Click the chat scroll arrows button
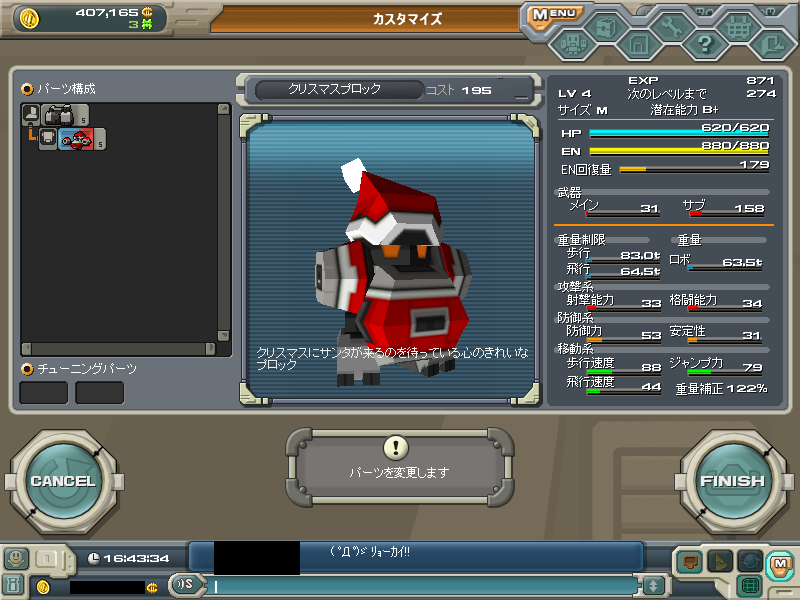Viewport: 800px width, 600px height. (x=653, y=586)
